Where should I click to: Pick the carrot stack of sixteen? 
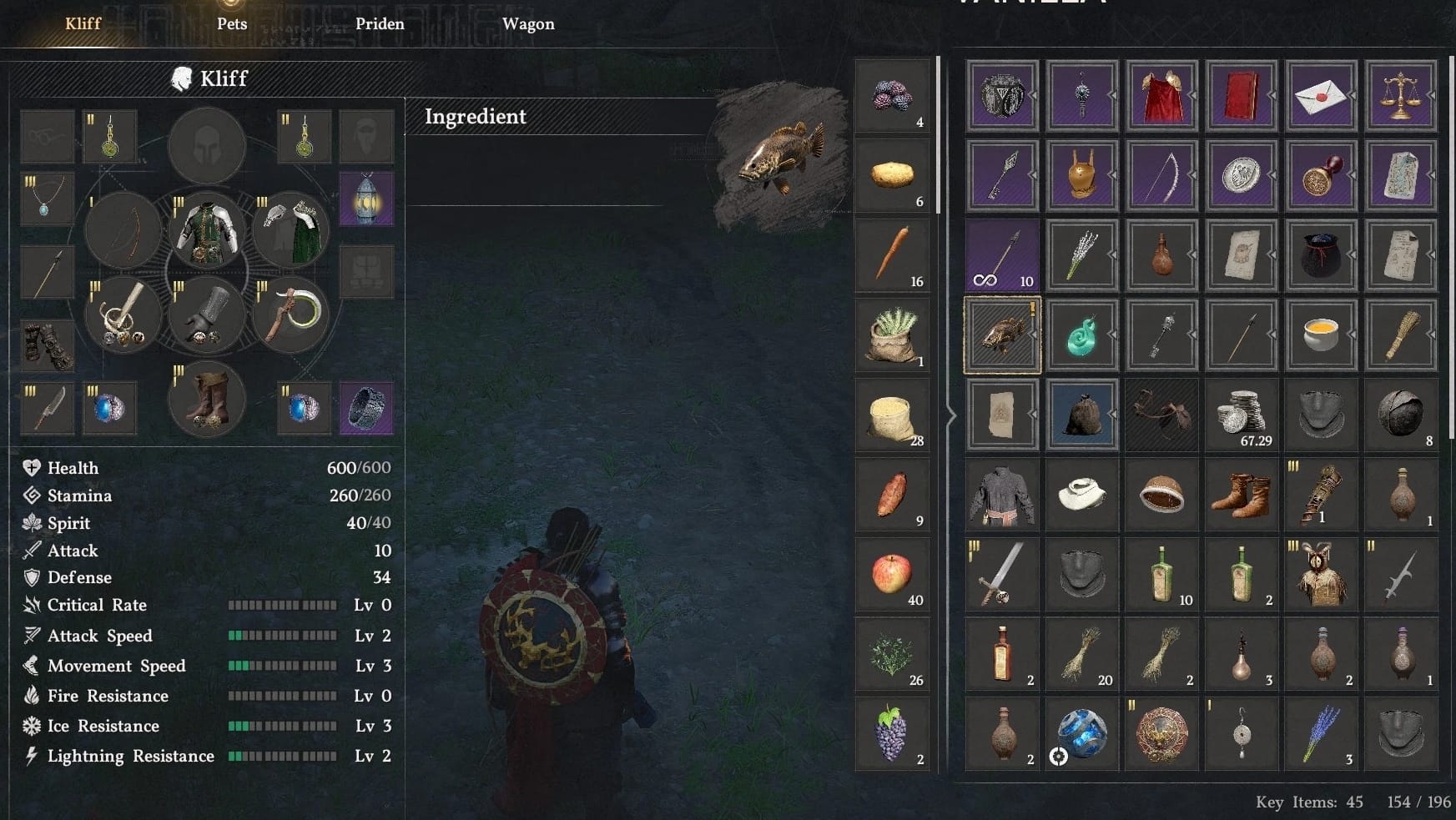pyautogui.click(x=892, y=254)
